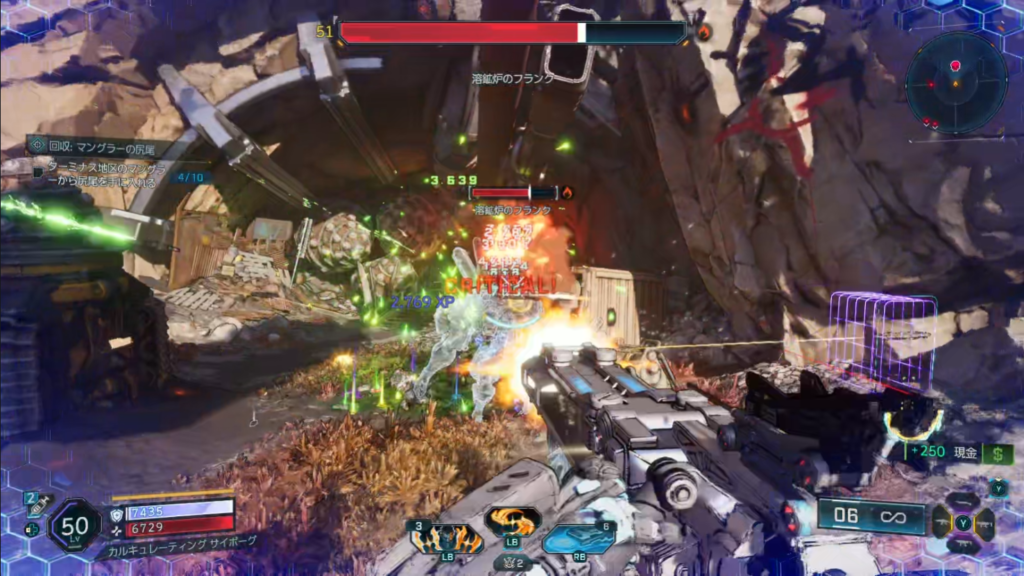Click the level 50 character badge
The height and width of the screenshot is (576, 1024).
click(75, 525)
